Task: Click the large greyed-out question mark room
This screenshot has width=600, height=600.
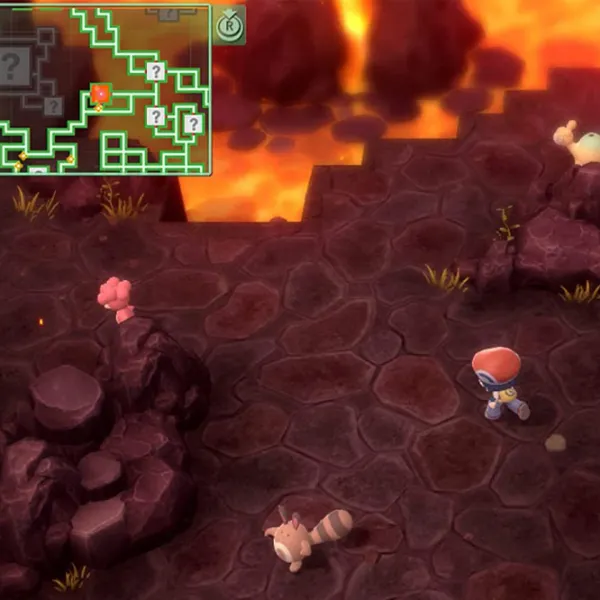Action: pyautogui.click(x=13, y=67)
